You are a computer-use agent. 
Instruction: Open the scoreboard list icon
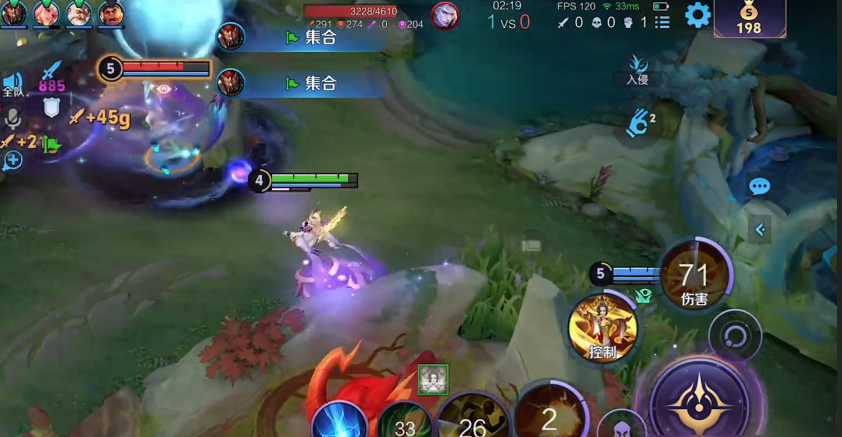tap(662, 22)
